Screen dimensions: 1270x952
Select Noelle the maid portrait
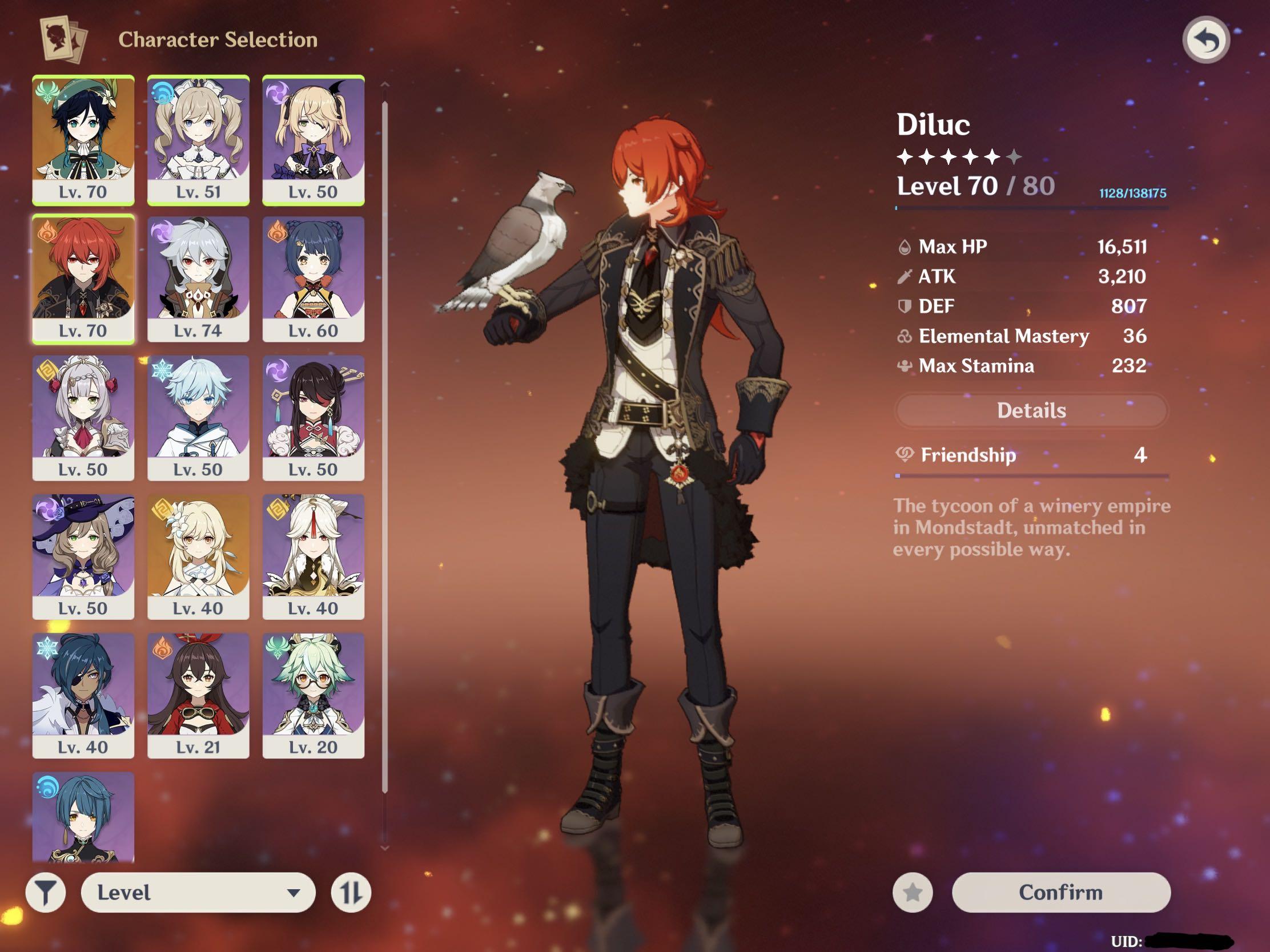(x=83, y=417)
